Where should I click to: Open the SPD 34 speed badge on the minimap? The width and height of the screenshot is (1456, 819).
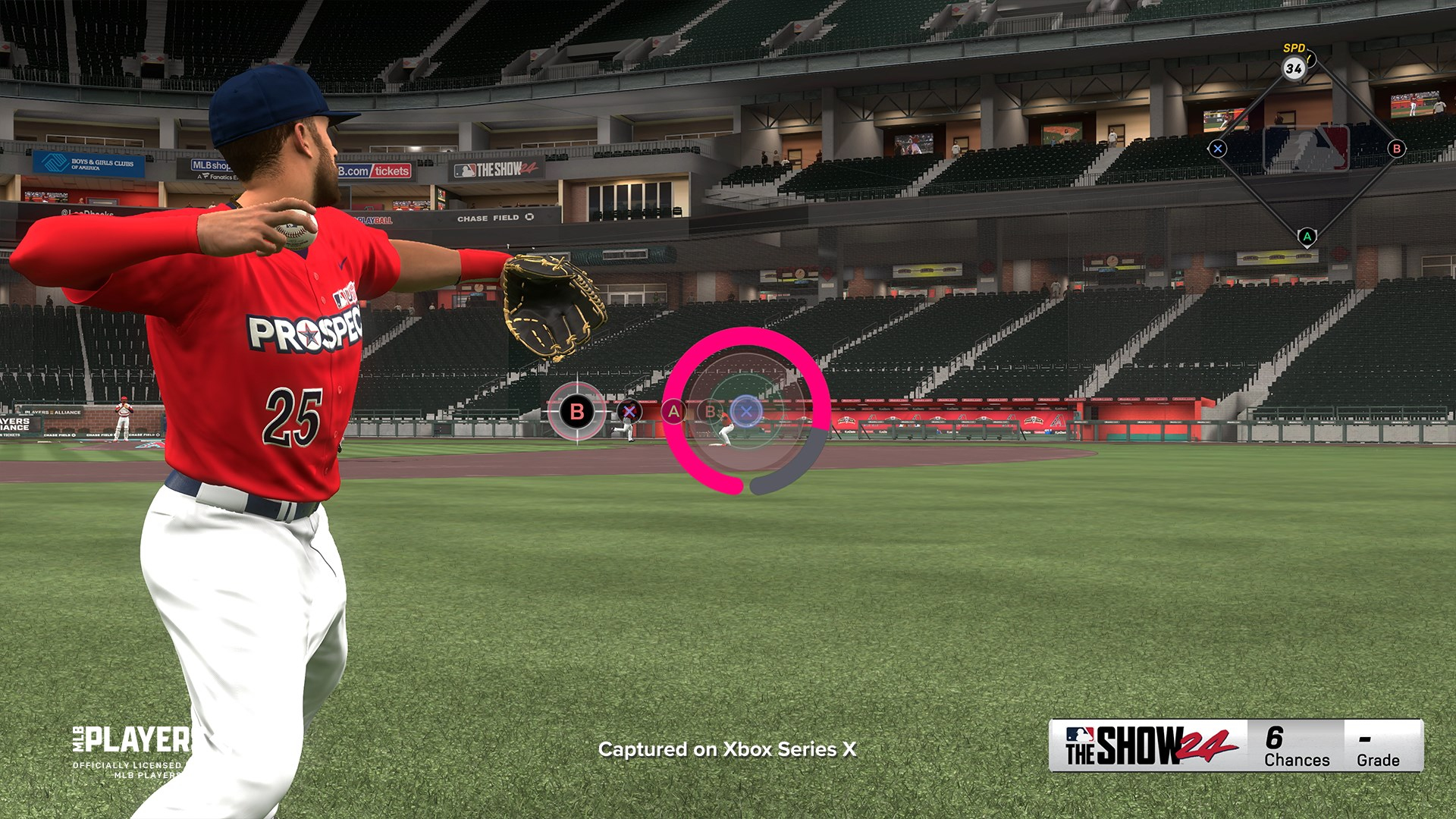[x=1294, y=68]
